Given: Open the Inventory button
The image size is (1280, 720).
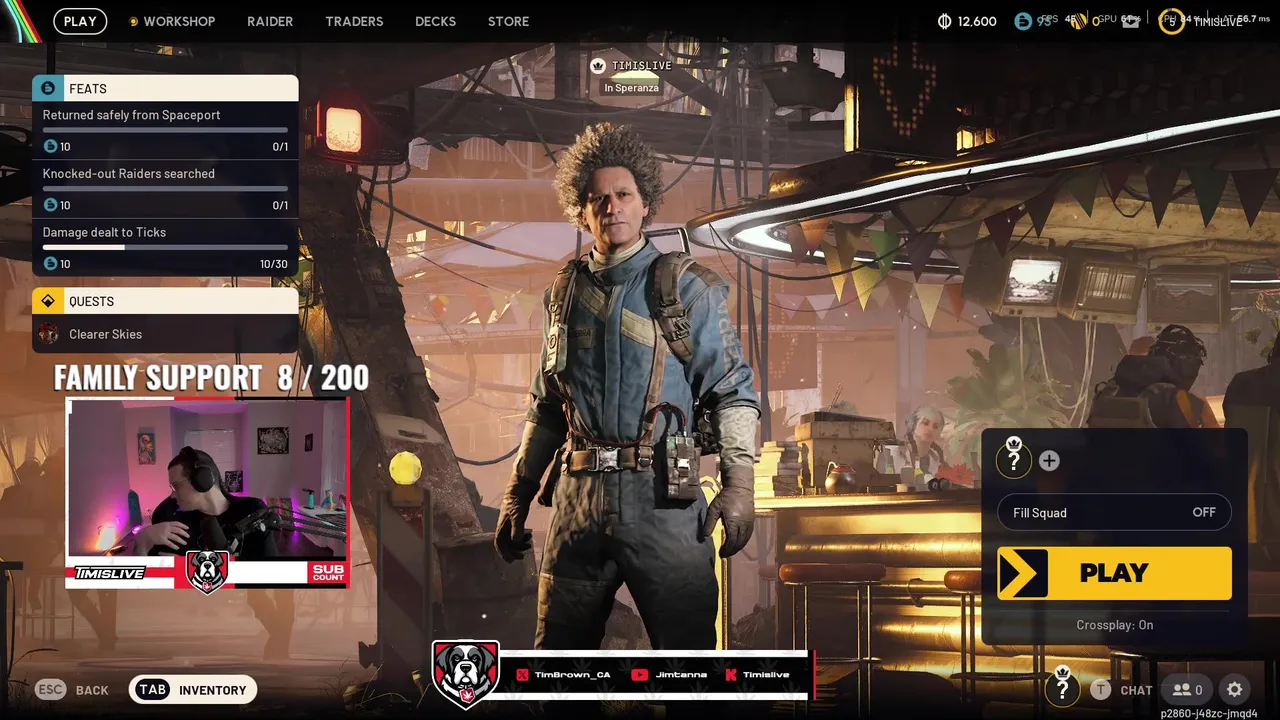Looking at the screenshot, I should pyautogui.click(x=193, y=690).
